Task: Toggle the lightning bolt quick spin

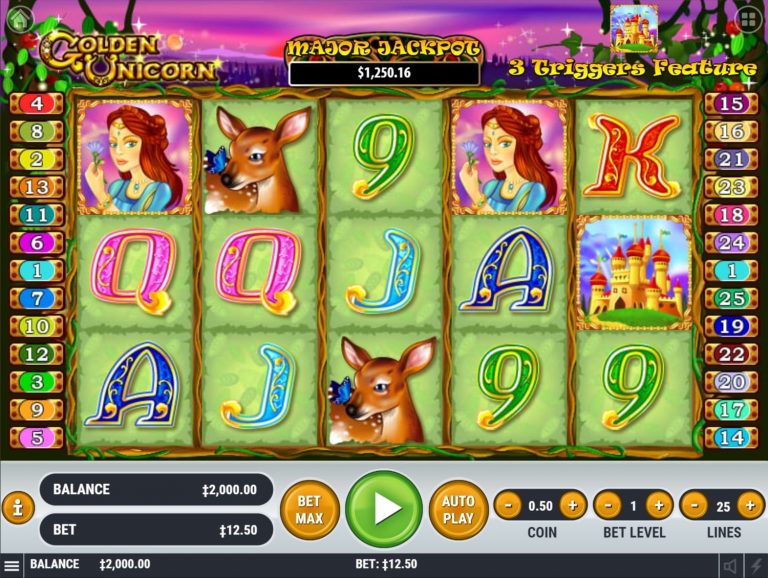Action: click(755, 565)
